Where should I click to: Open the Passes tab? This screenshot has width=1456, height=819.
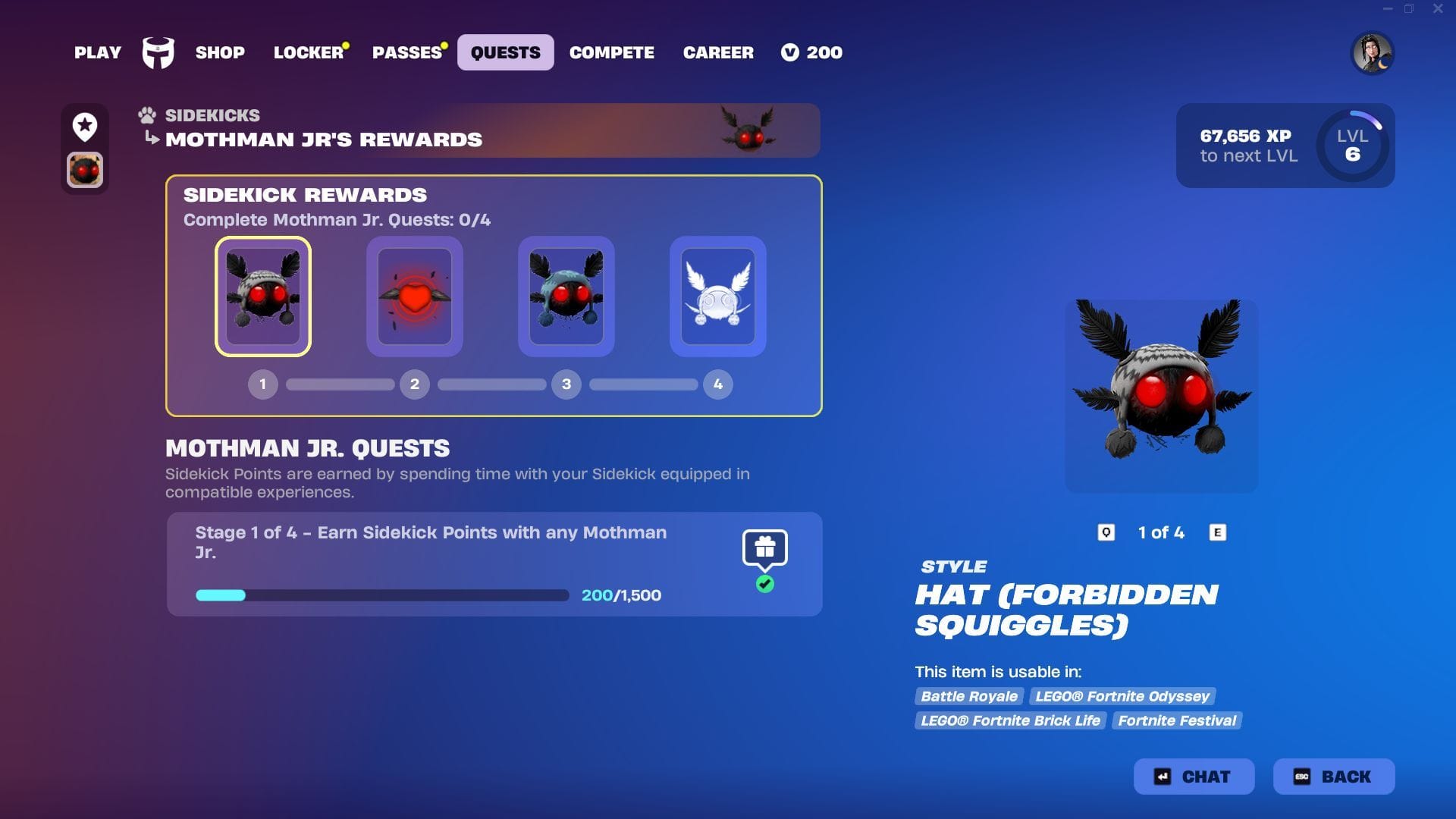click(x=407, y=52)
